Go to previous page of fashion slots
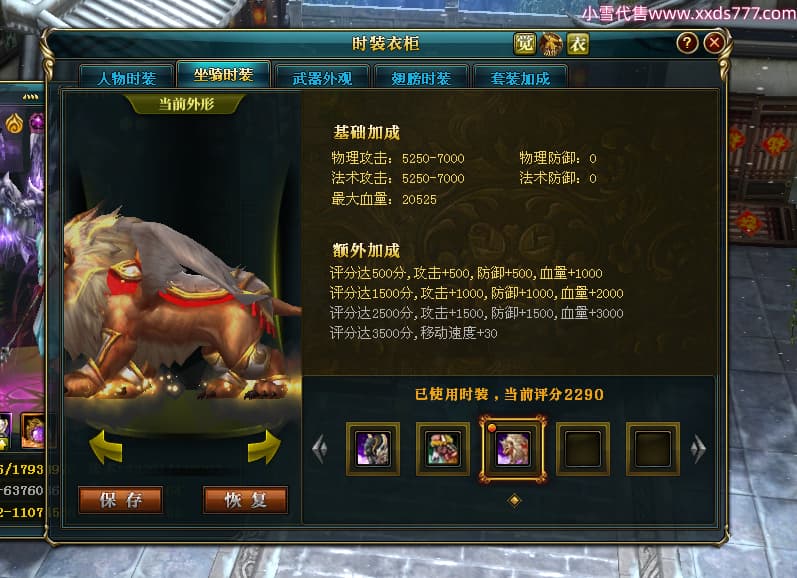The height and width of the screenshot is (578, 797). coord(320,448)
